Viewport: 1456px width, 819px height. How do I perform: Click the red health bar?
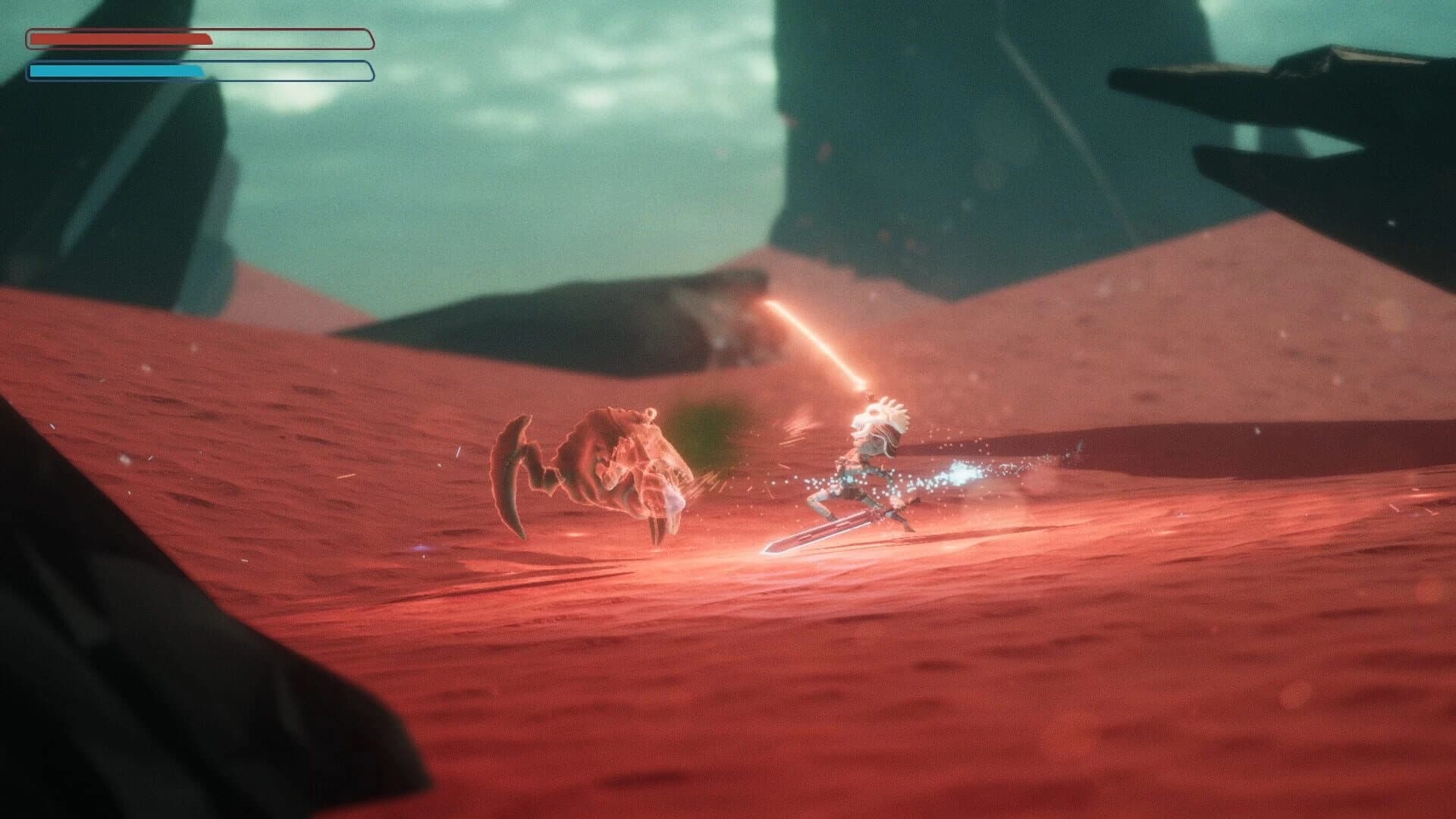[x=121, y=36]
